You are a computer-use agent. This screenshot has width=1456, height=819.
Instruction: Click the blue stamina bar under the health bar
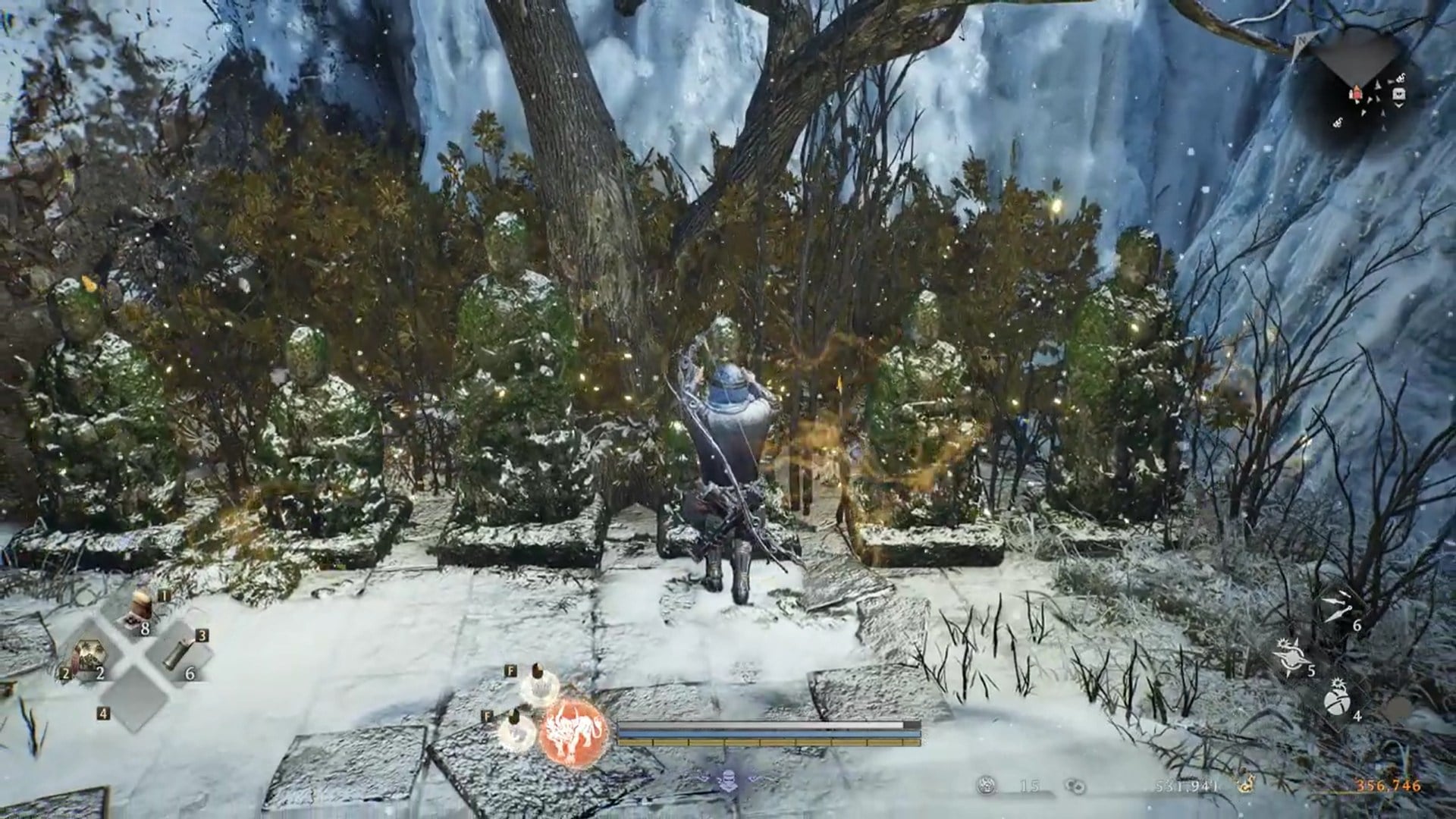[759, 733]
